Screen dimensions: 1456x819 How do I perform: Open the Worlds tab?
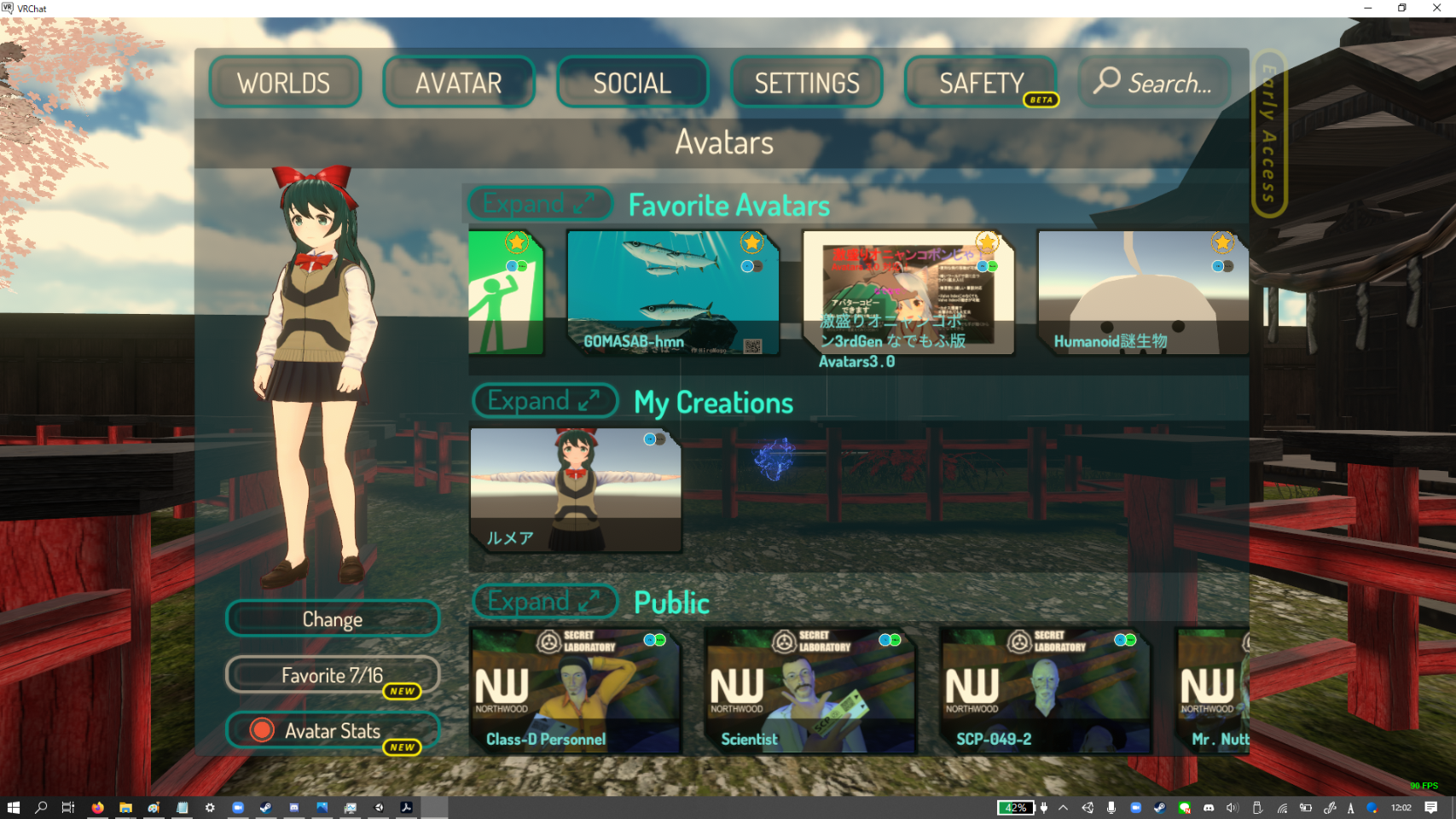(284, 83)
